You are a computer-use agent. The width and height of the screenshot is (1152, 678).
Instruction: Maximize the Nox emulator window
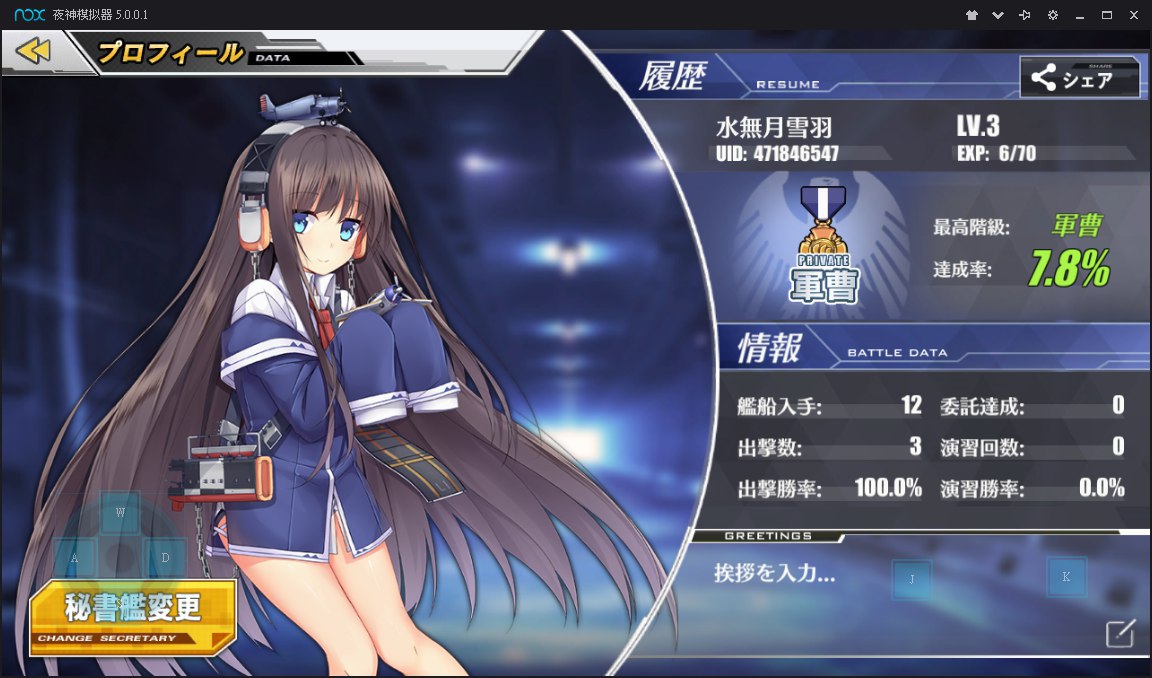pos(1107,15)
